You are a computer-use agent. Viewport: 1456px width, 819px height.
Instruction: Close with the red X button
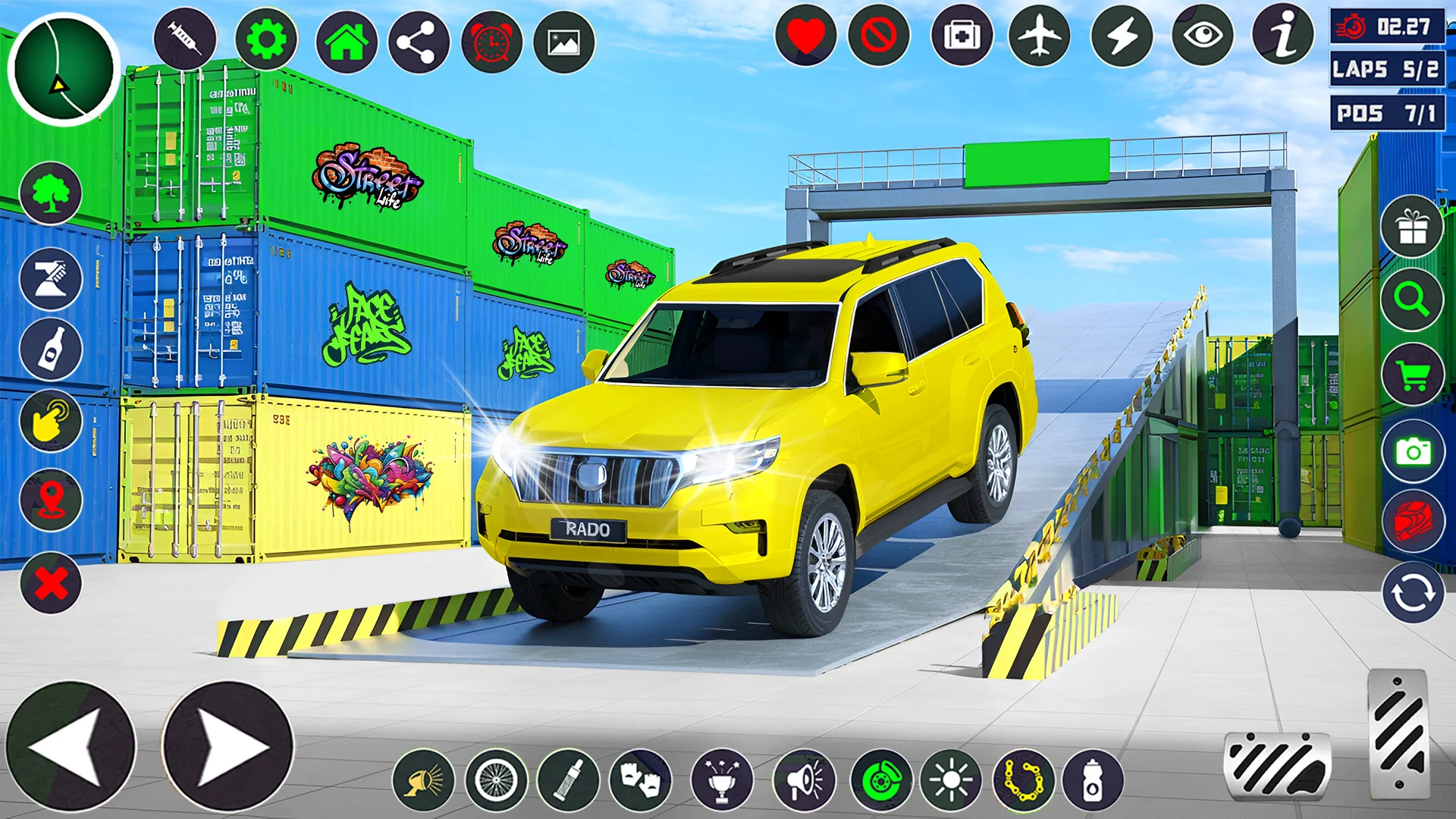[x=51, y=583]
